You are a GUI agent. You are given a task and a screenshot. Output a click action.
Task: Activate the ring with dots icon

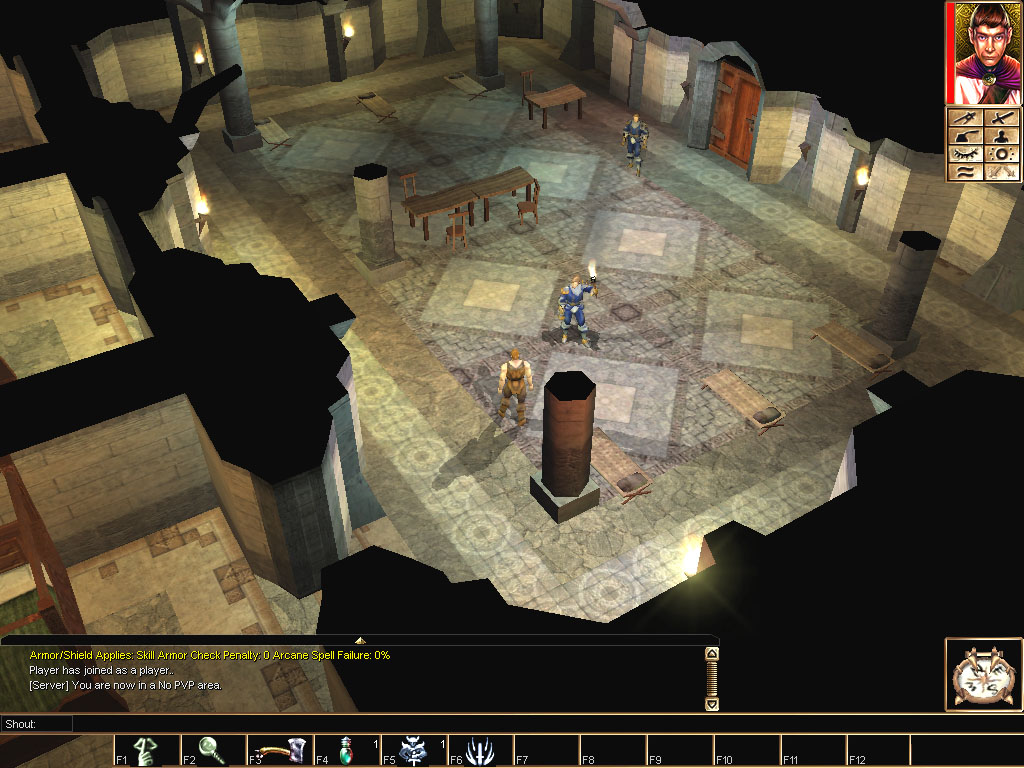point(1002,154)
